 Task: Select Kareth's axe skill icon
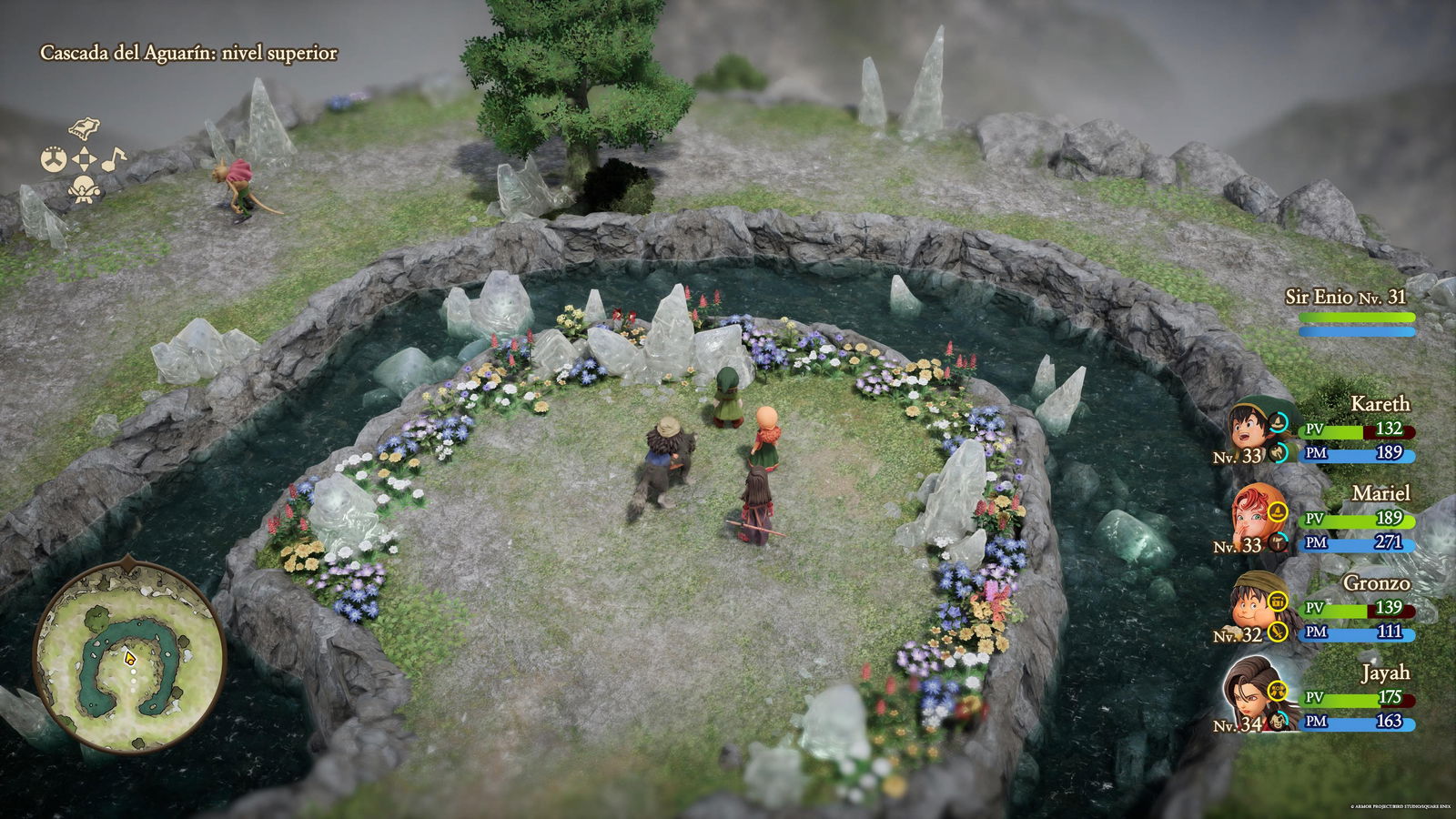1276,452
